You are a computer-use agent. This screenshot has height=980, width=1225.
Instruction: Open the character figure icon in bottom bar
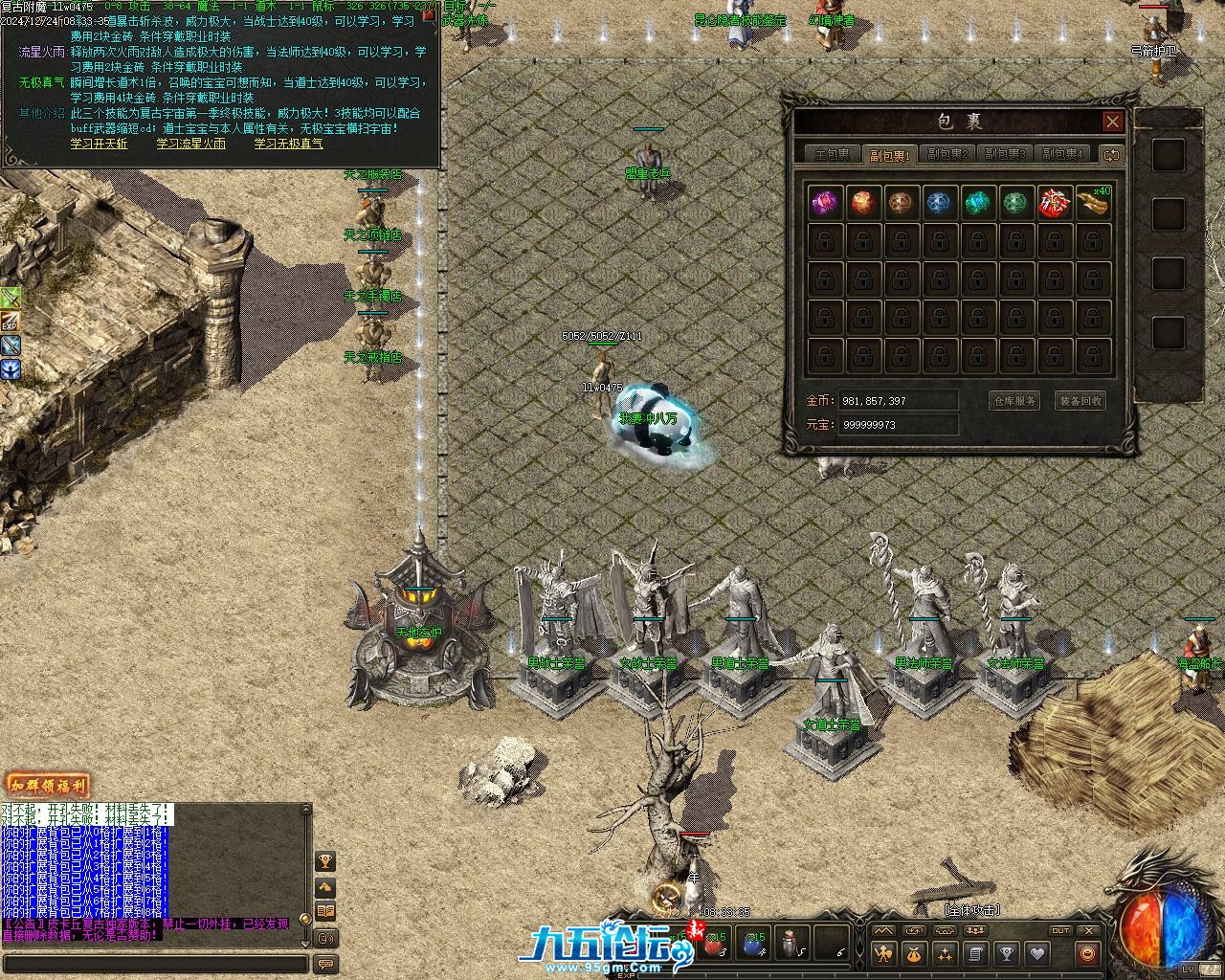pos(882,953)
